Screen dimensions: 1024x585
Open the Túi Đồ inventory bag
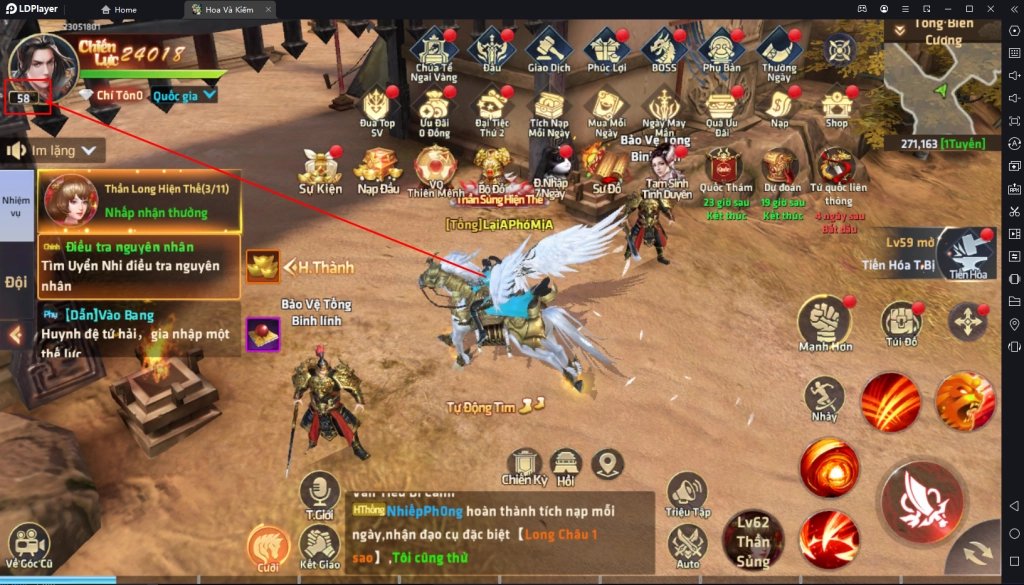901,322
